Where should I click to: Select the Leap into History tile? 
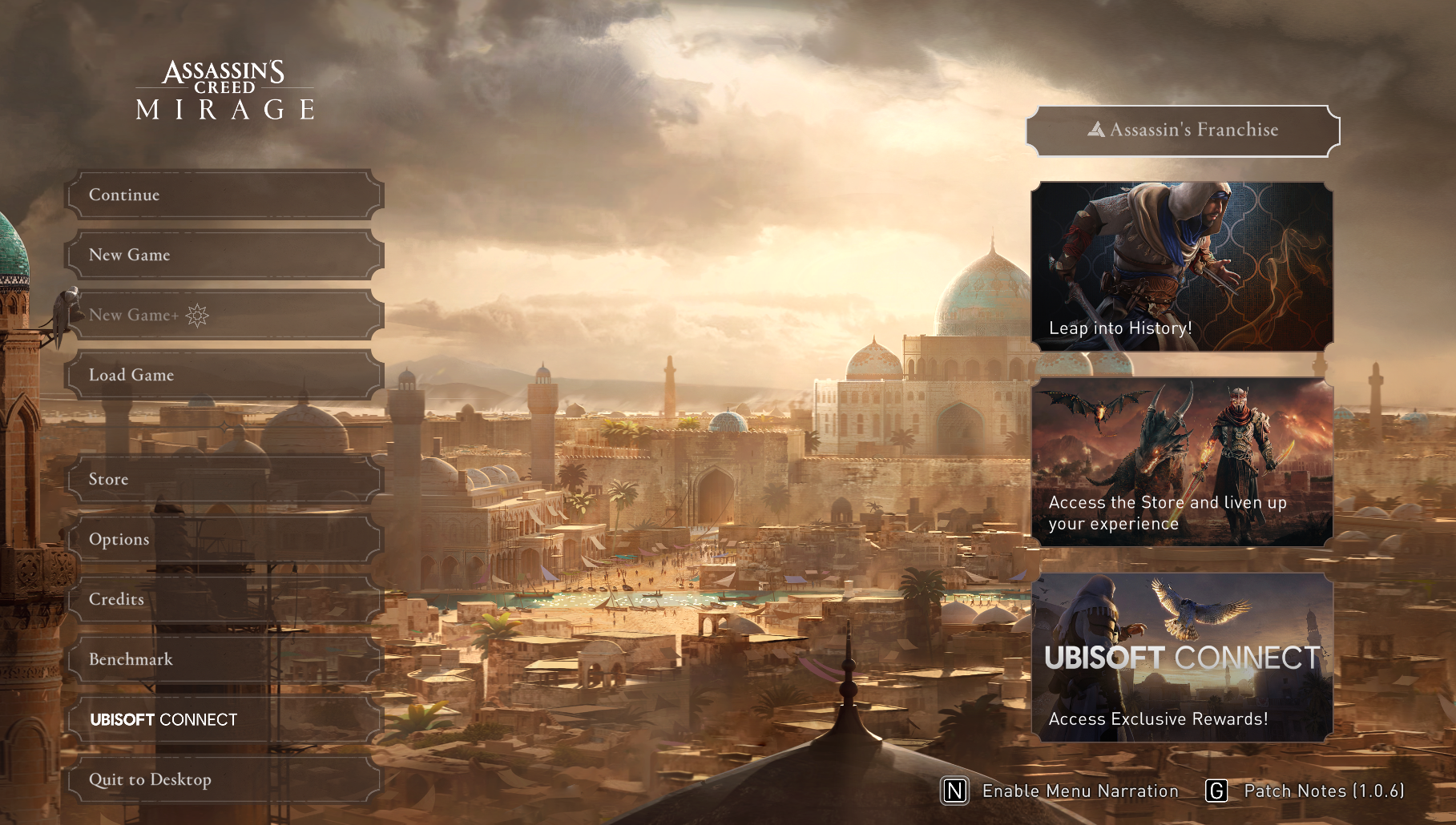pos(1182,267)
